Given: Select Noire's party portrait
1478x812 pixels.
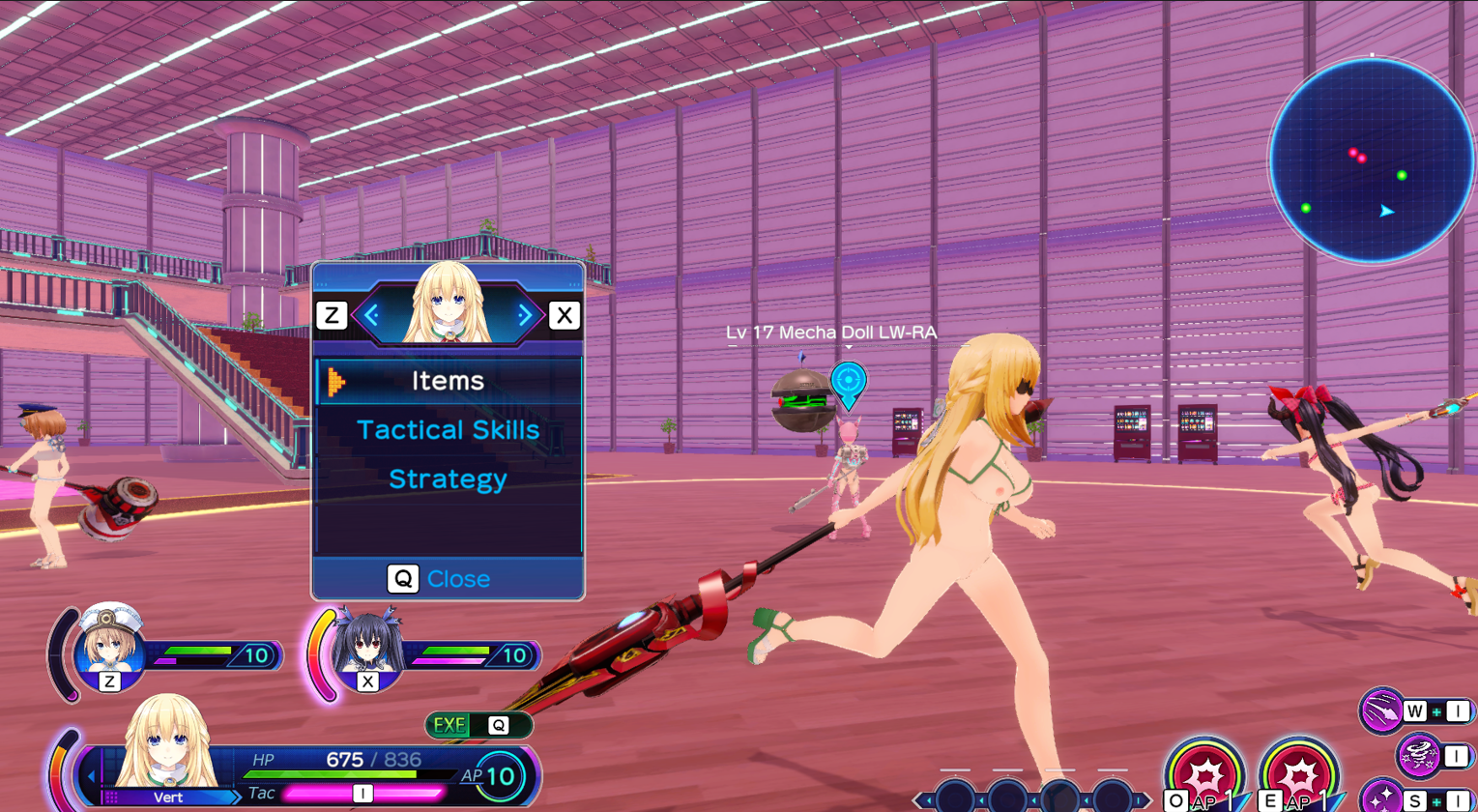Looking at the screenshot, I should coord(367,645).
